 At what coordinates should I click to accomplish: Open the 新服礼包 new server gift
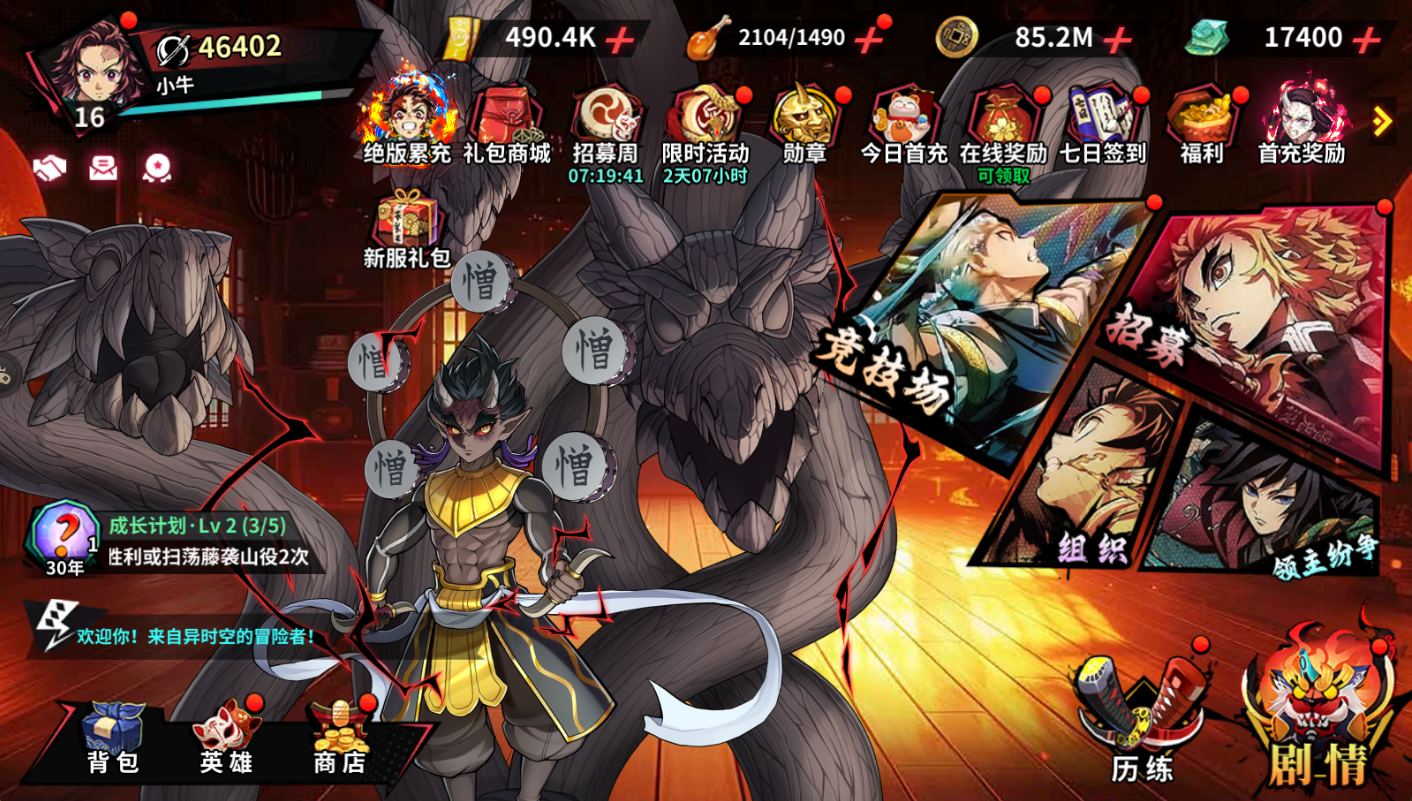(406, 228)
